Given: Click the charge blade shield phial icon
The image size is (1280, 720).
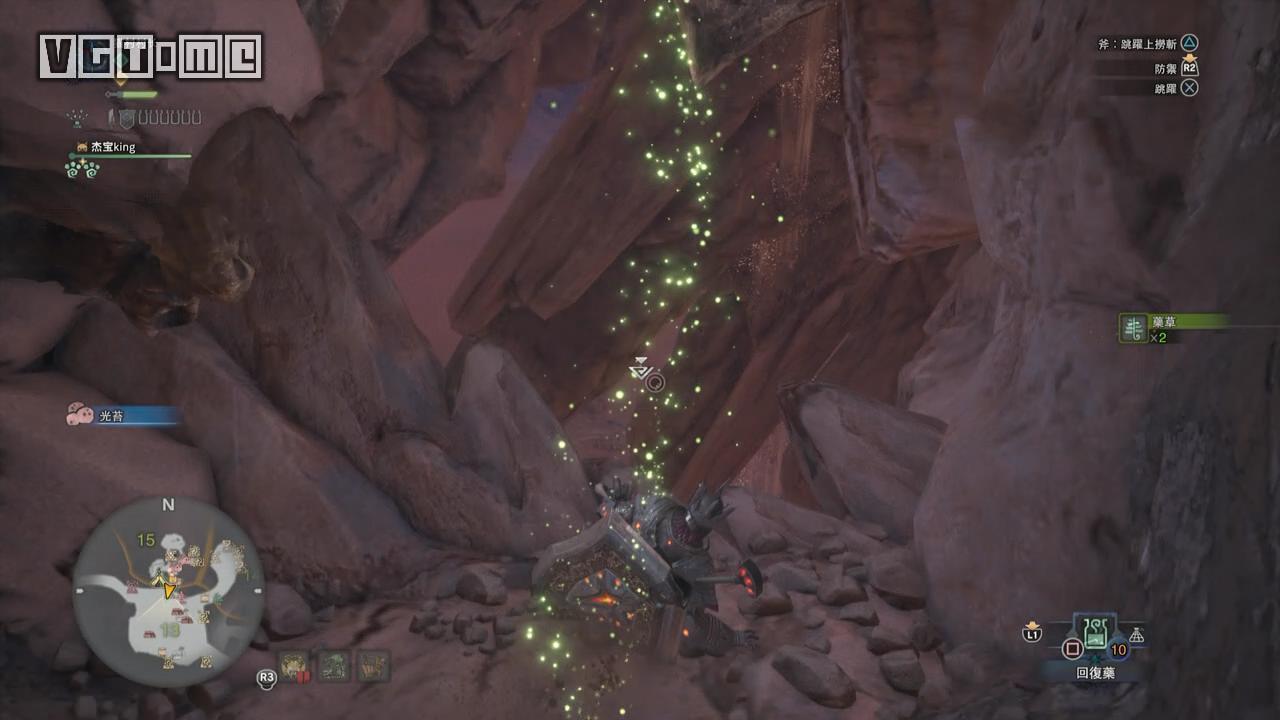Looking at the screenshot, I should (126, 119).
